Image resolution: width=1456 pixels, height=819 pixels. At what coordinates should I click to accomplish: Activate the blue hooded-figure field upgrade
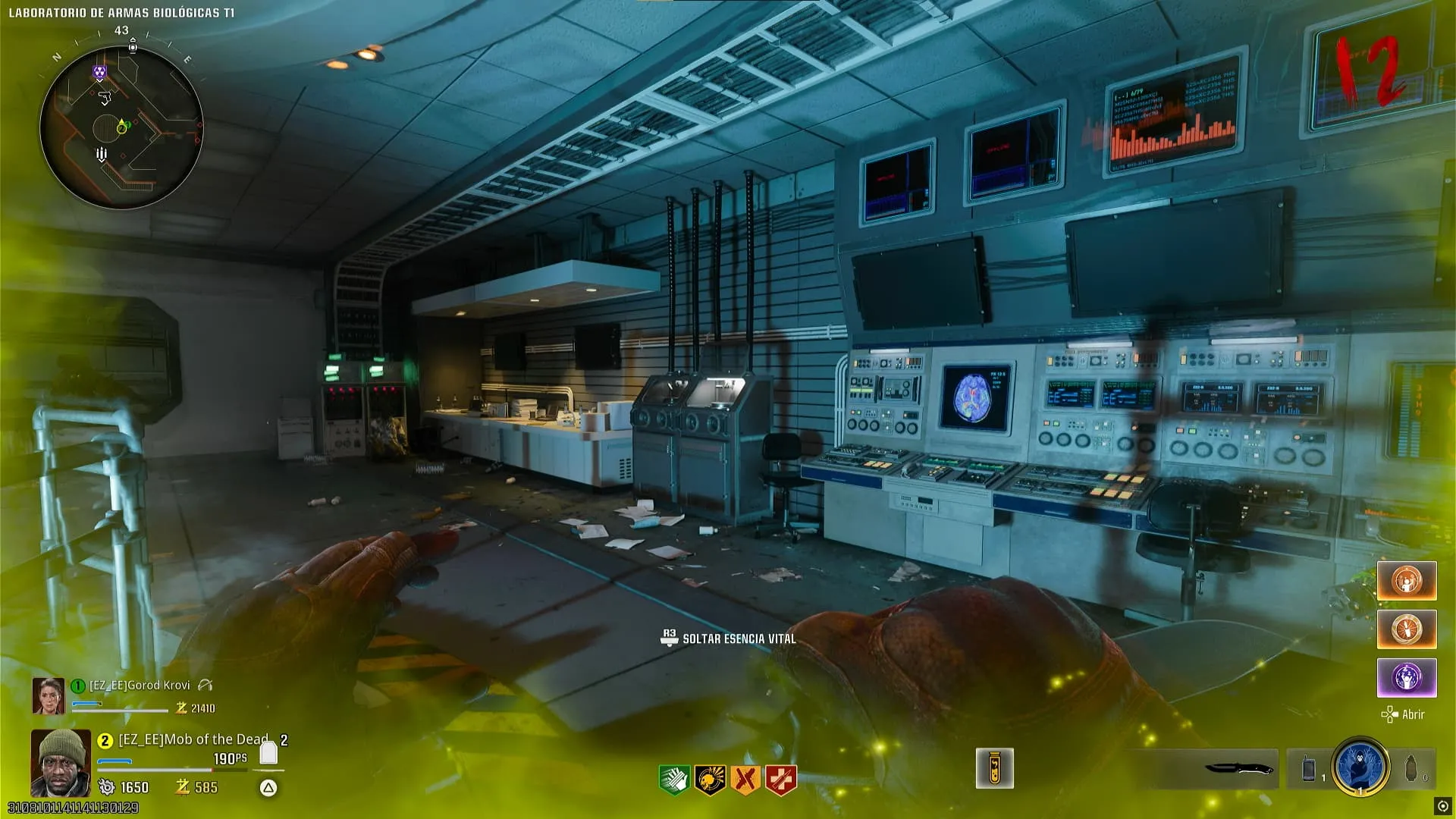(1360, 767)
